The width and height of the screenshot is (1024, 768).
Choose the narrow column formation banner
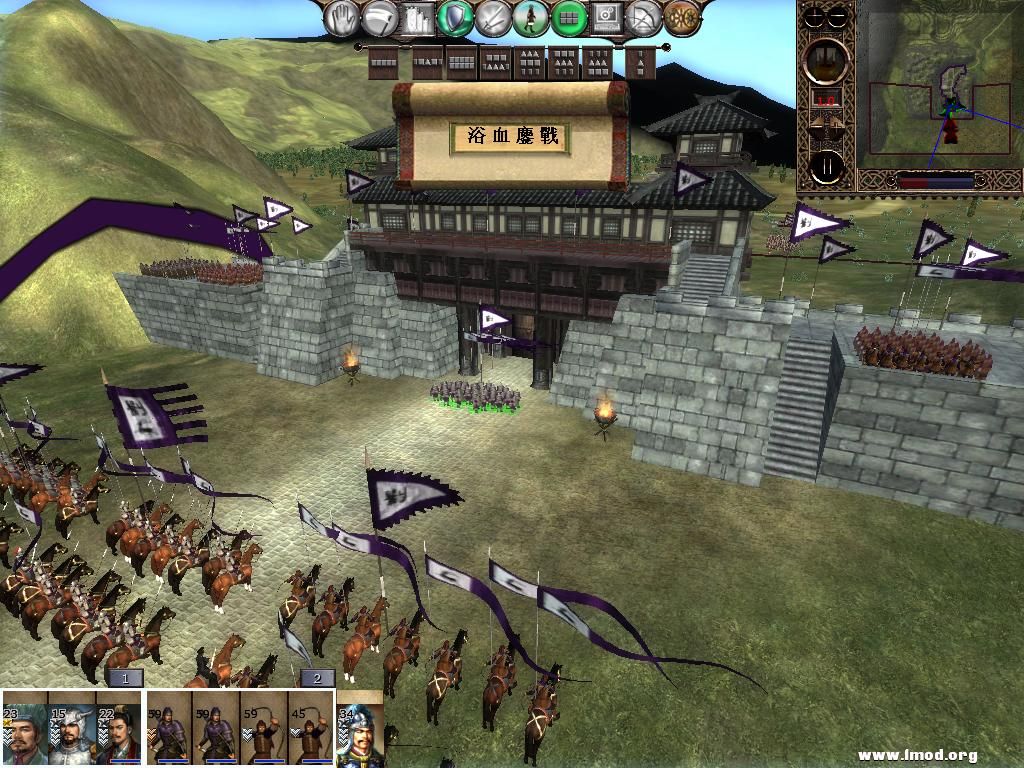642,63
